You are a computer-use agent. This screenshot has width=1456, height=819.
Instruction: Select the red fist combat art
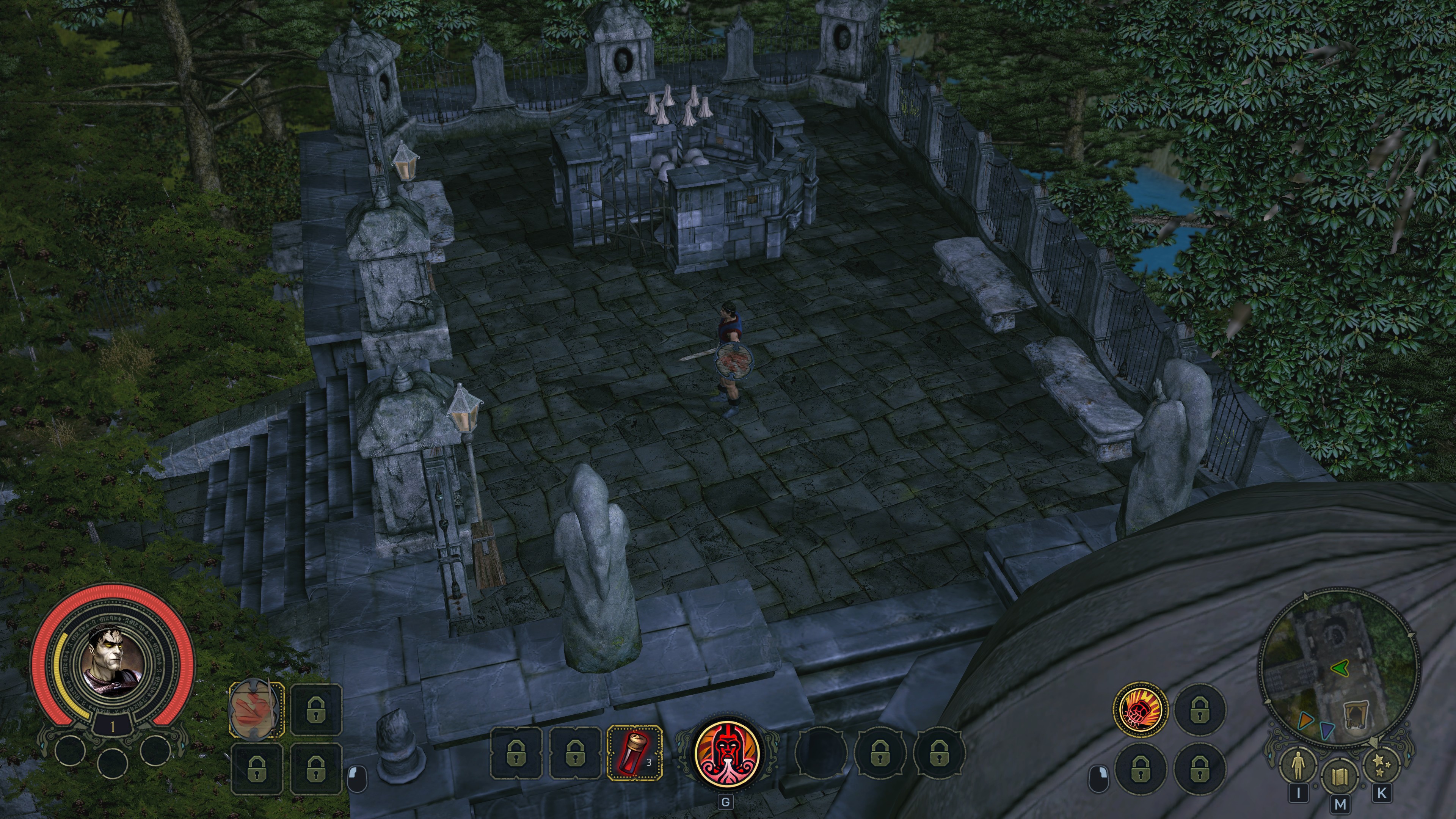click(x=1140, y=709)
